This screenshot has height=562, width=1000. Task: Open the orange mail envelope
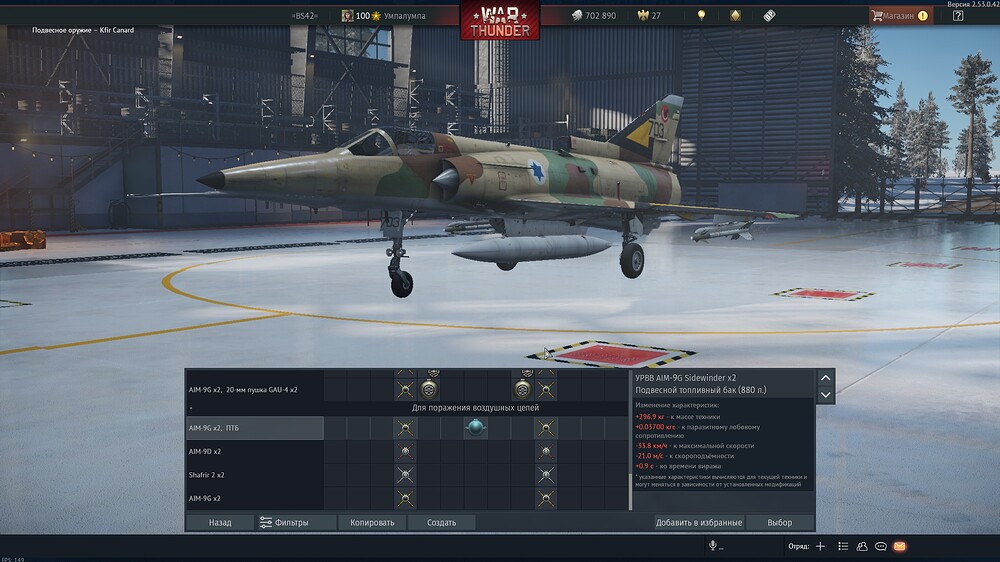(899, 546)
